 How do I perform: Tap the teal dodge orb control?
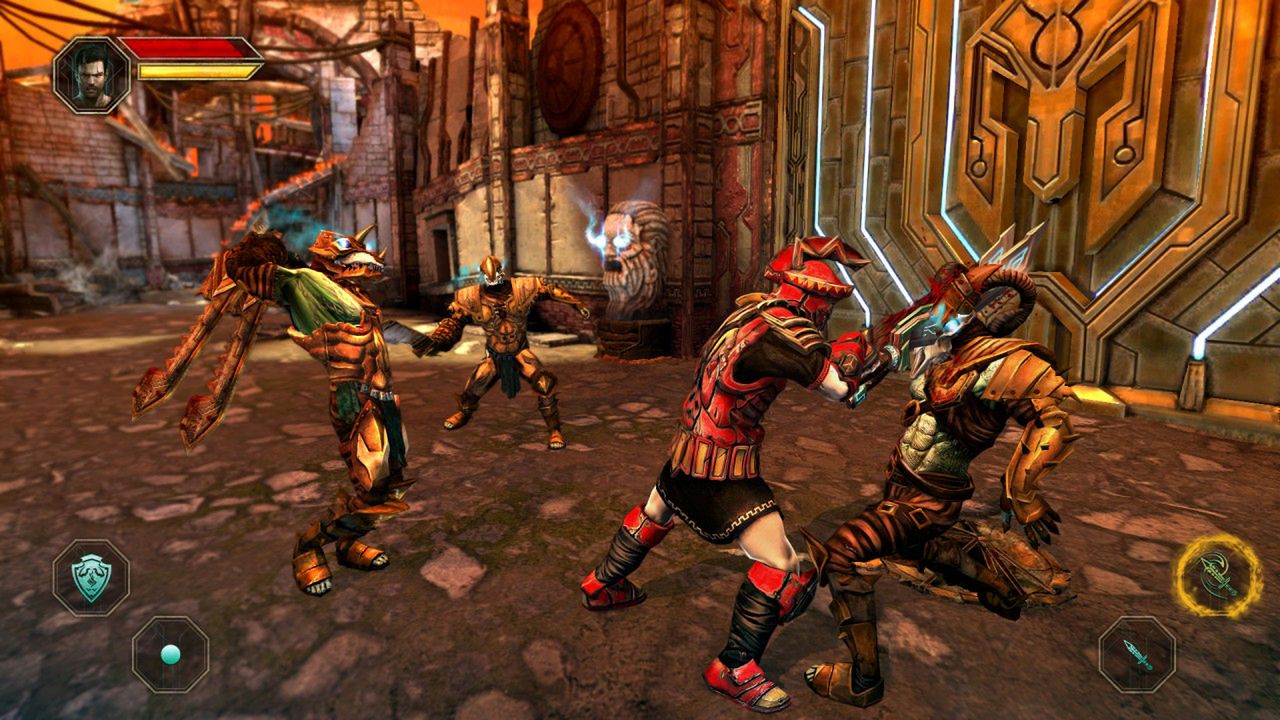pyautogui.click(x=170, y=655)
